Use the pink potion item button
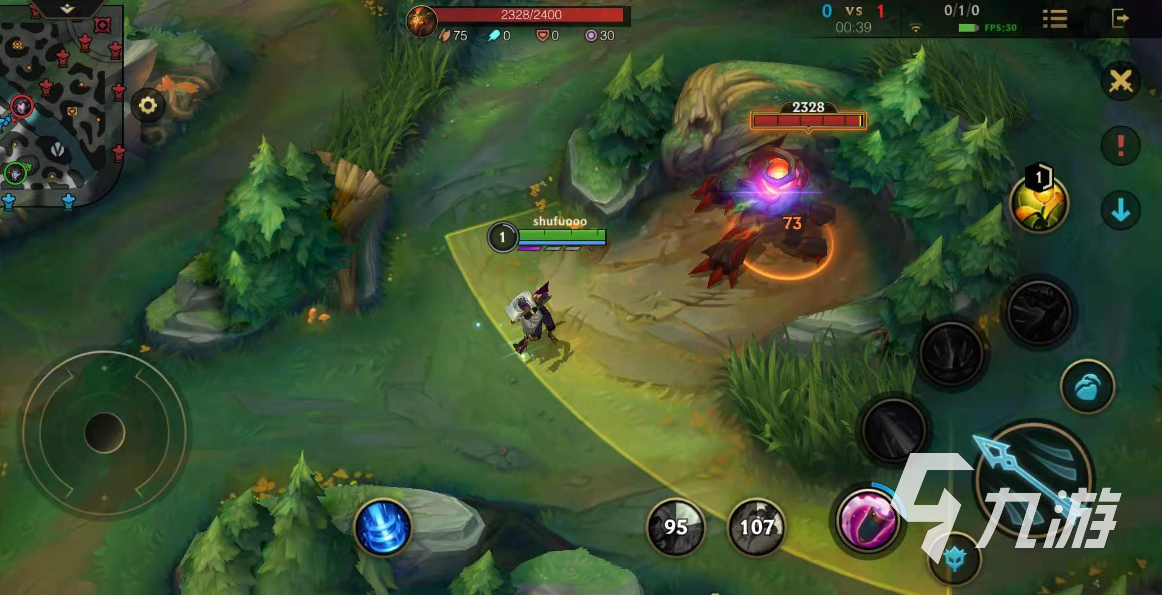This screenshot has width=1162, height=595. [866, 520]
